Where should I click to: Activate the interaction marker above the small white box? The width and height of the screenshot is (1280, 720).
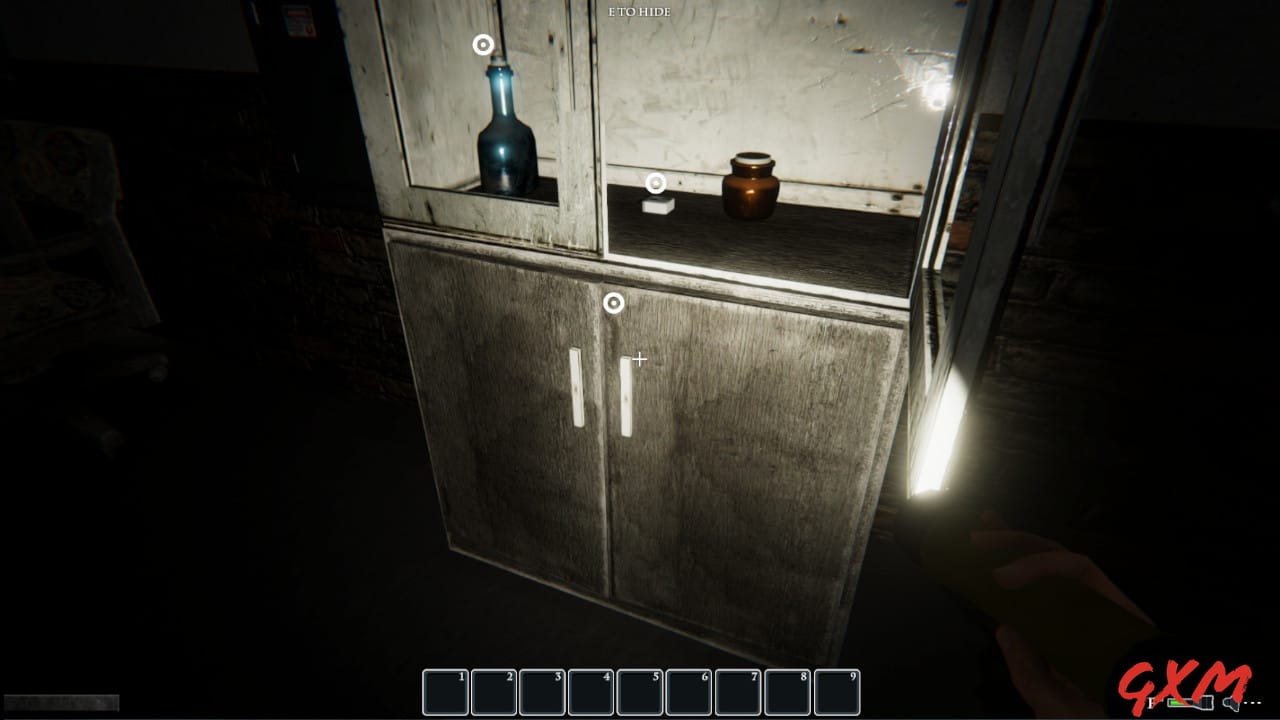click(656, 183)
